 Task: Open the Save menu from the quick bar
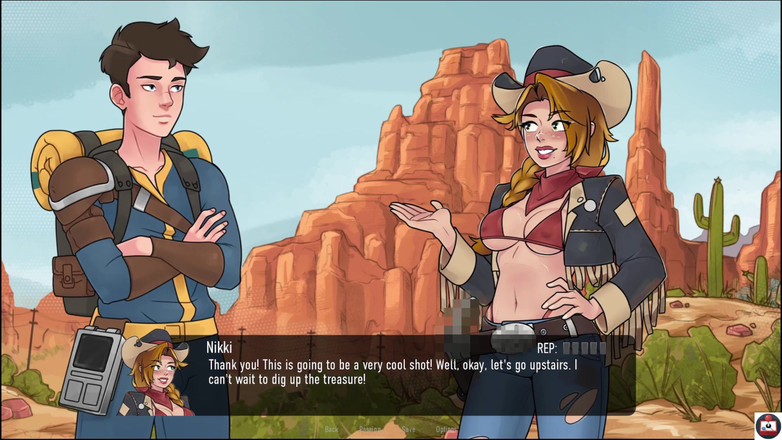408,429
